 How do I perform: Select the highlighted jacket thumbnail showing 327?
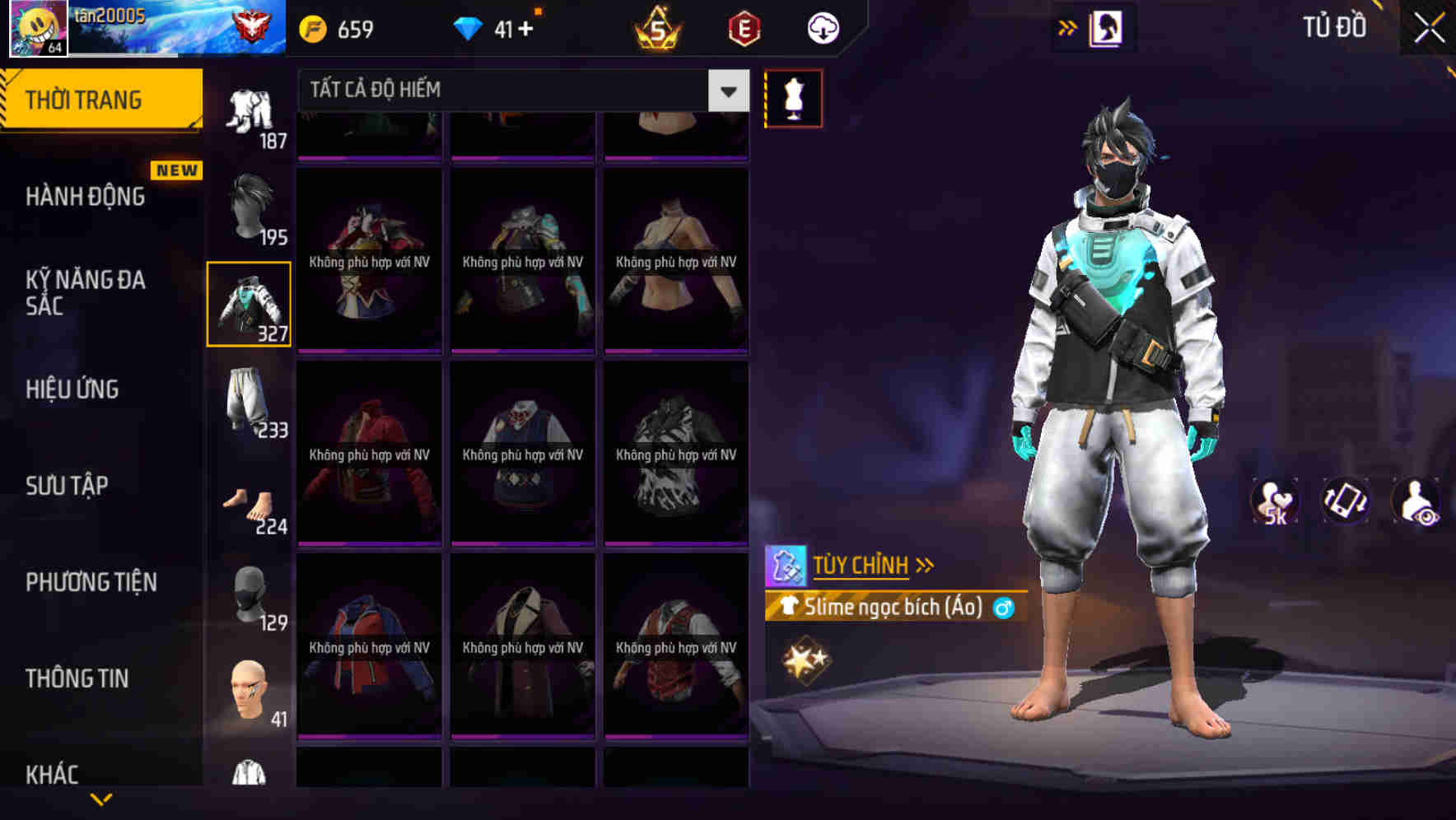(250, 303)
